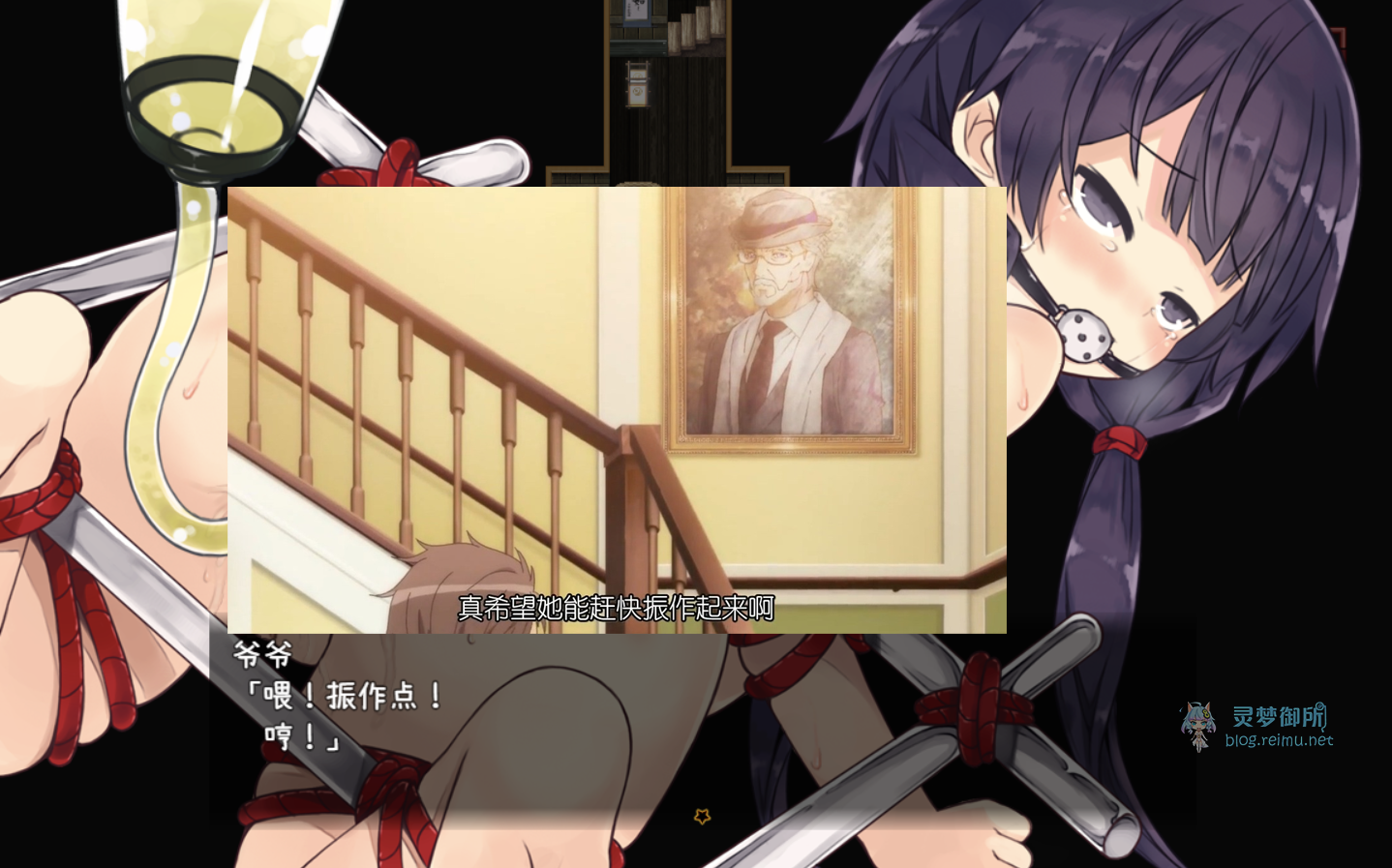1392x868 pixels.
Task: Click the CG cutscene overlay window
Action: (x=617, y=406)
